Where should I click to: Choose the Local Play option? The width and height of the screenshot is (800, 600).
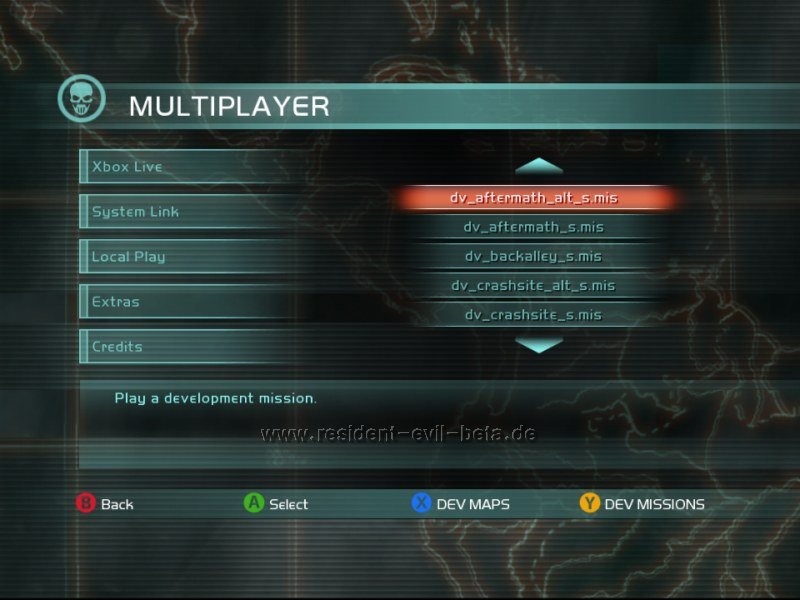tap(129, 257)
